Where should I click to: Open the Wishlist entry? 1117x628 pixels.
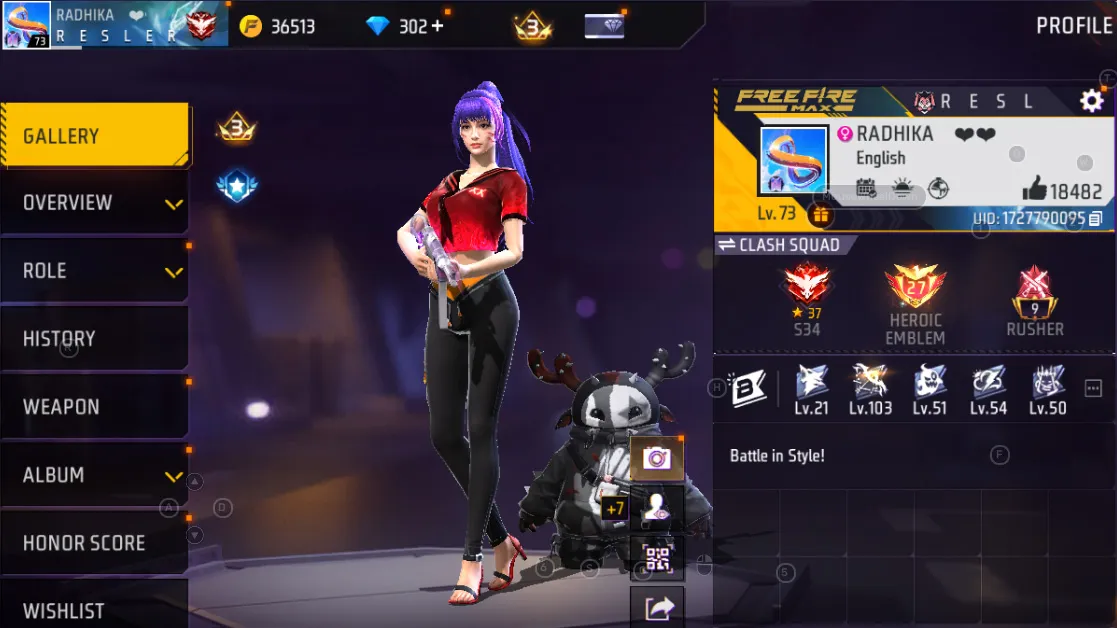[x=94, y=608]
